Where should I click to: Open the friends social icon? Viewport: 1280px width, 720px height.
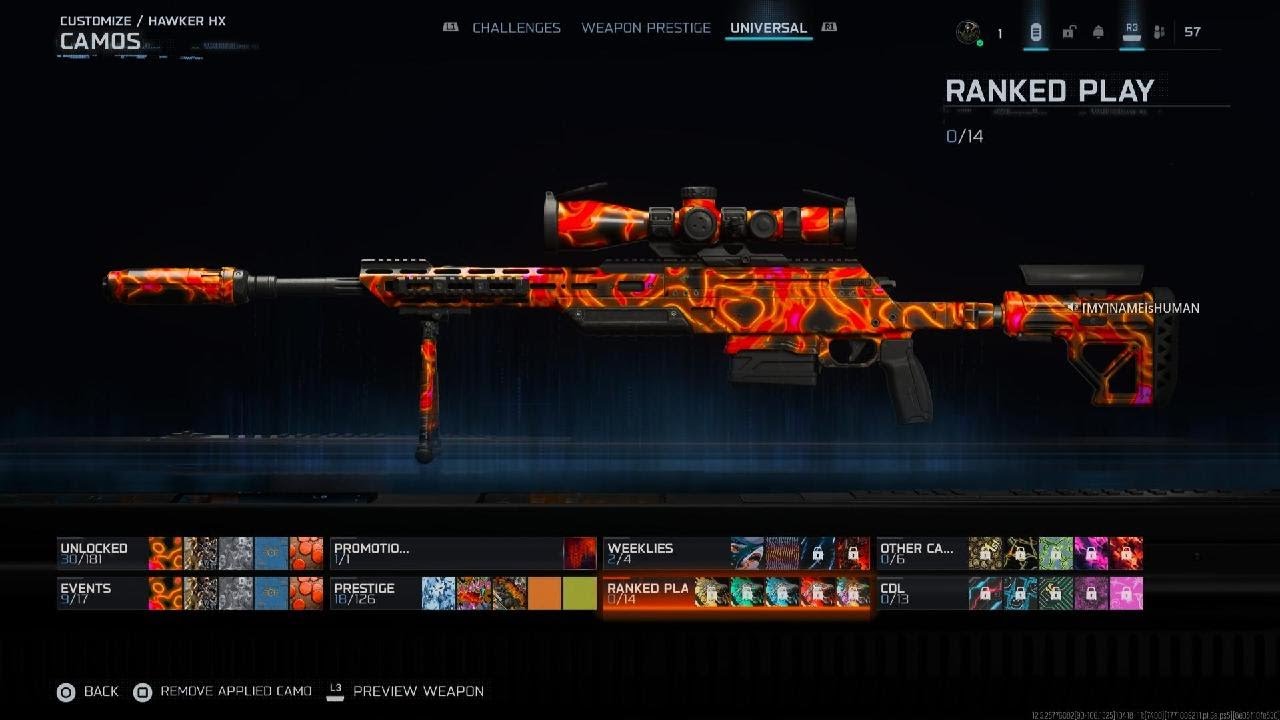tap(1159, 32)
